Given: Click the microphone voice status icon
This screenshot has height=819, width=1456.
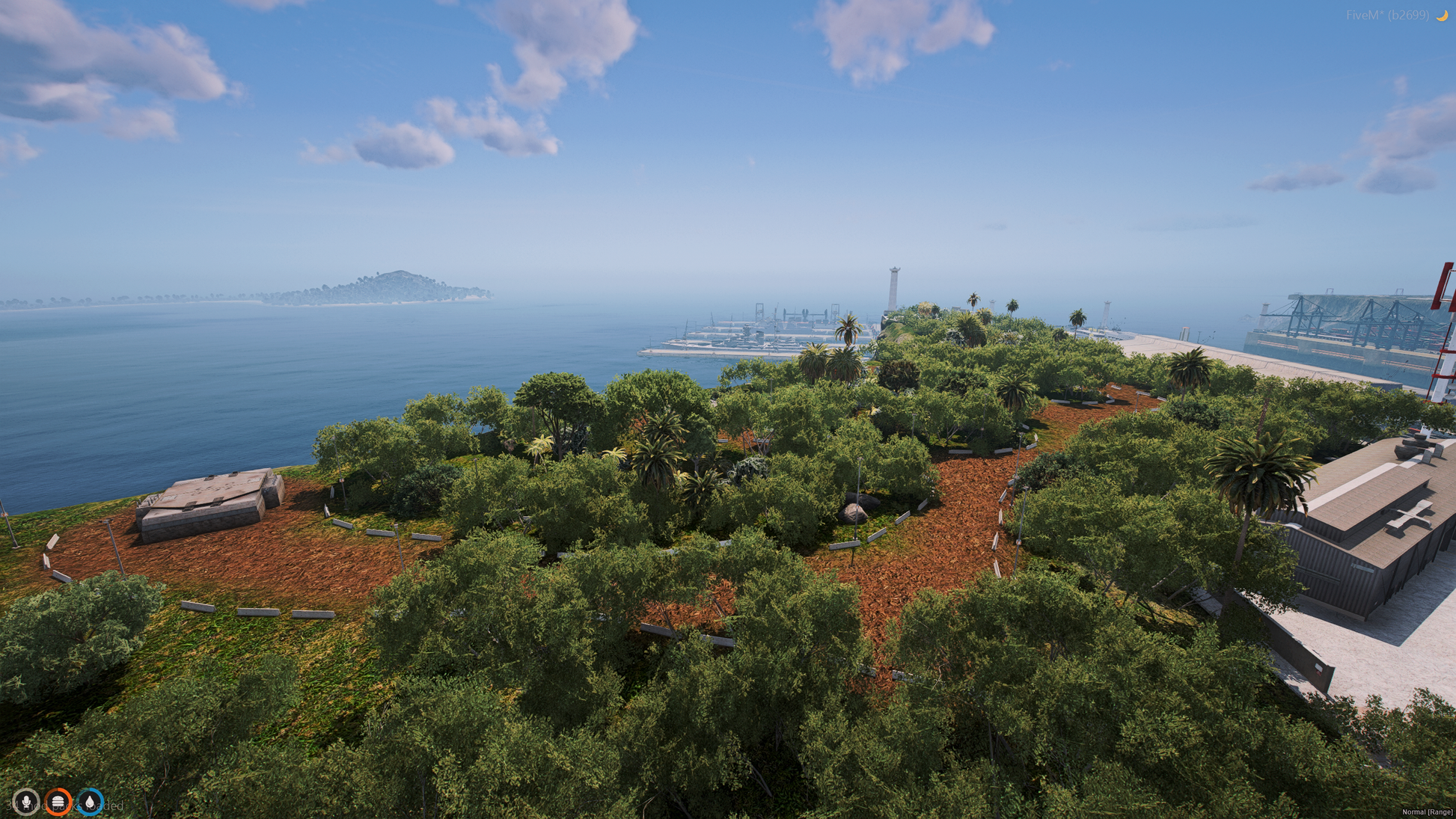Looking at the screenshot, I should click(x=26, y=802).
